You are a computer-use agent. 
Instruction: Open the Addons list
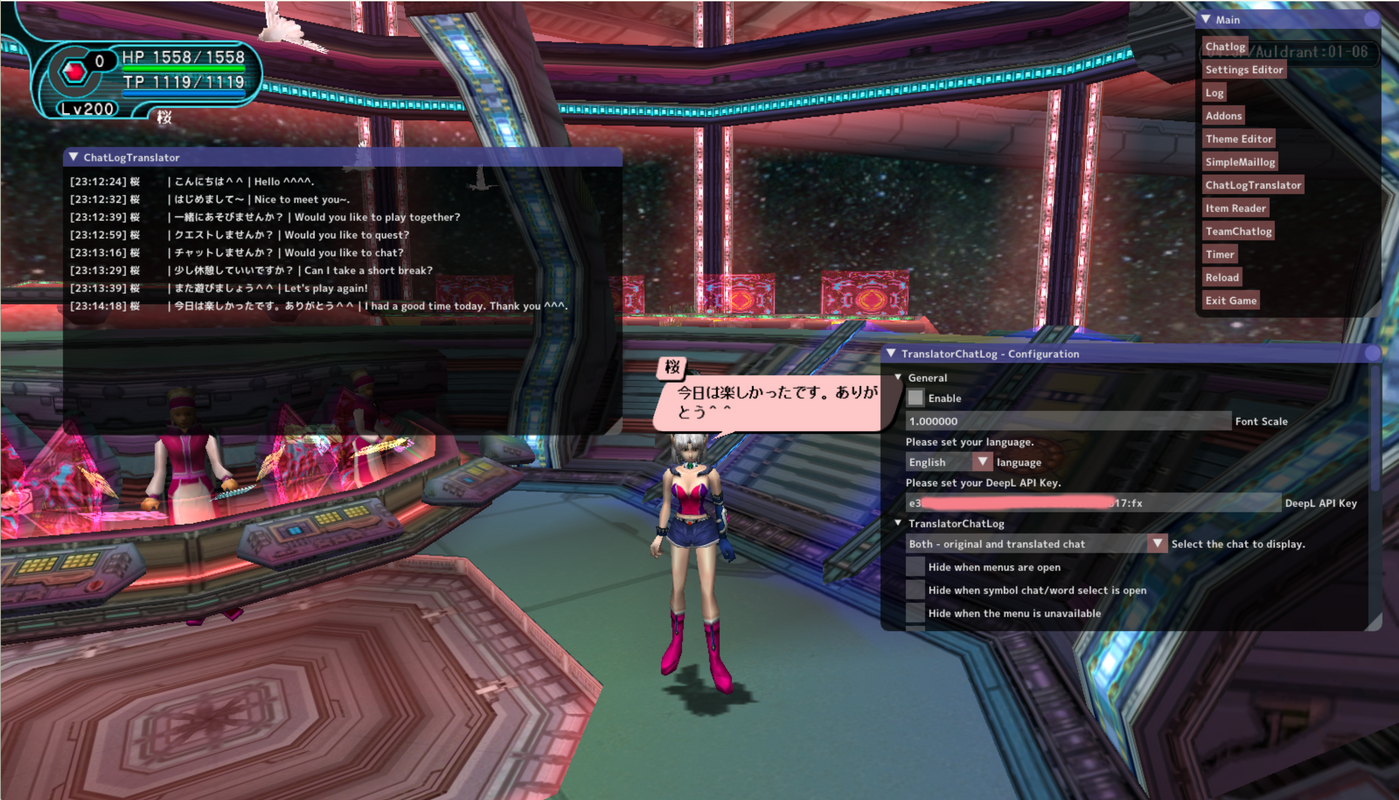point(1223,116)
